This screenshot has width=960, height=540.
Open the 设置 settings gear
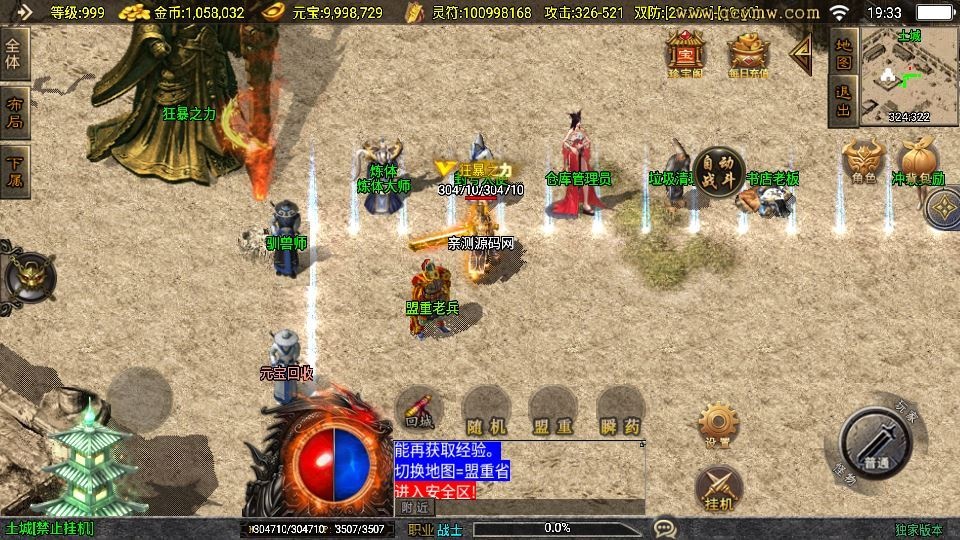click(719, 425)
